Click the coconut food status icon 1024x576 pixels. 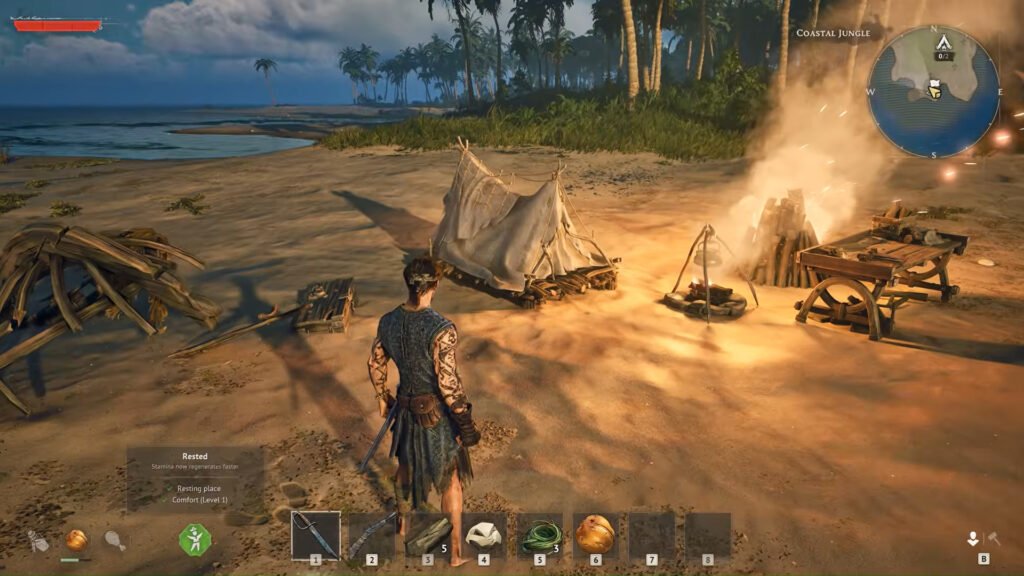[x=76, y=540]
